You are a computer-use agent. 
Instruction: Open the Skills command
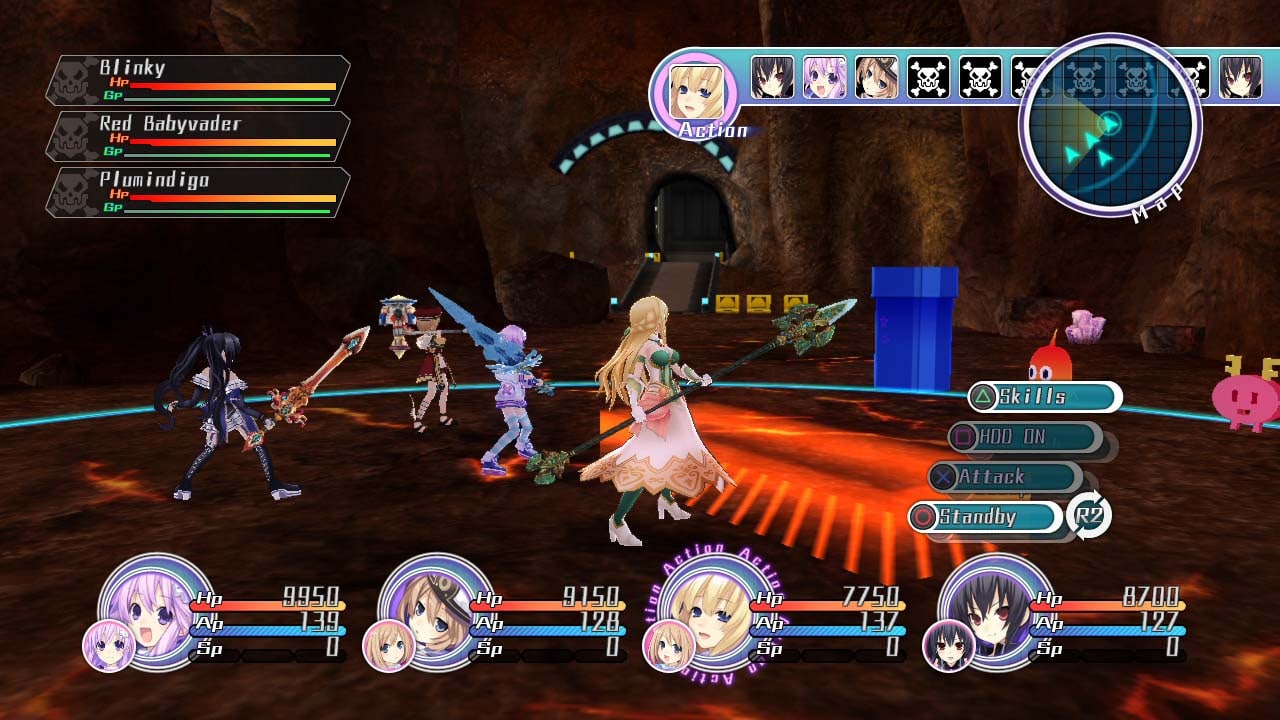tap(1044, 397)
